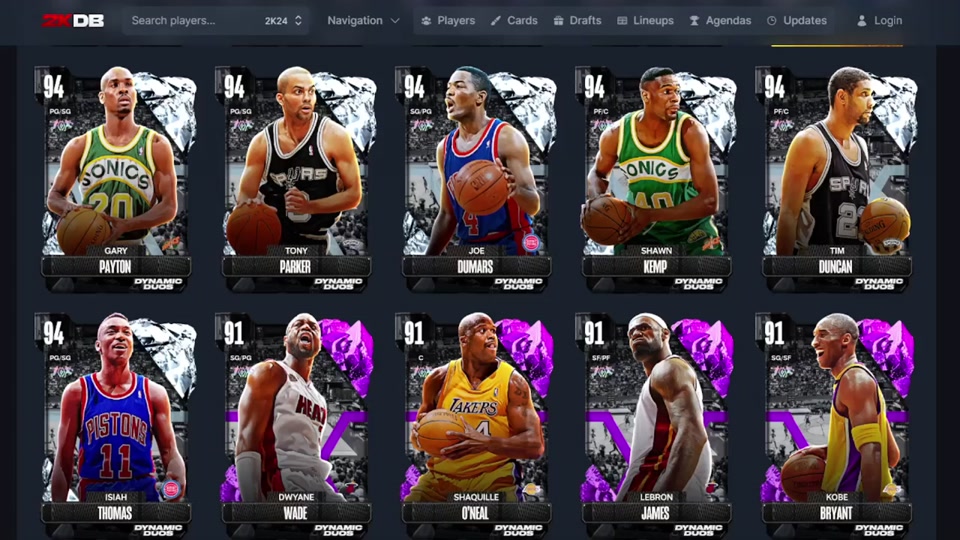This screenshot has height=540, width=960.
Task: Open the Agendas page
Action: coord(720,20)
